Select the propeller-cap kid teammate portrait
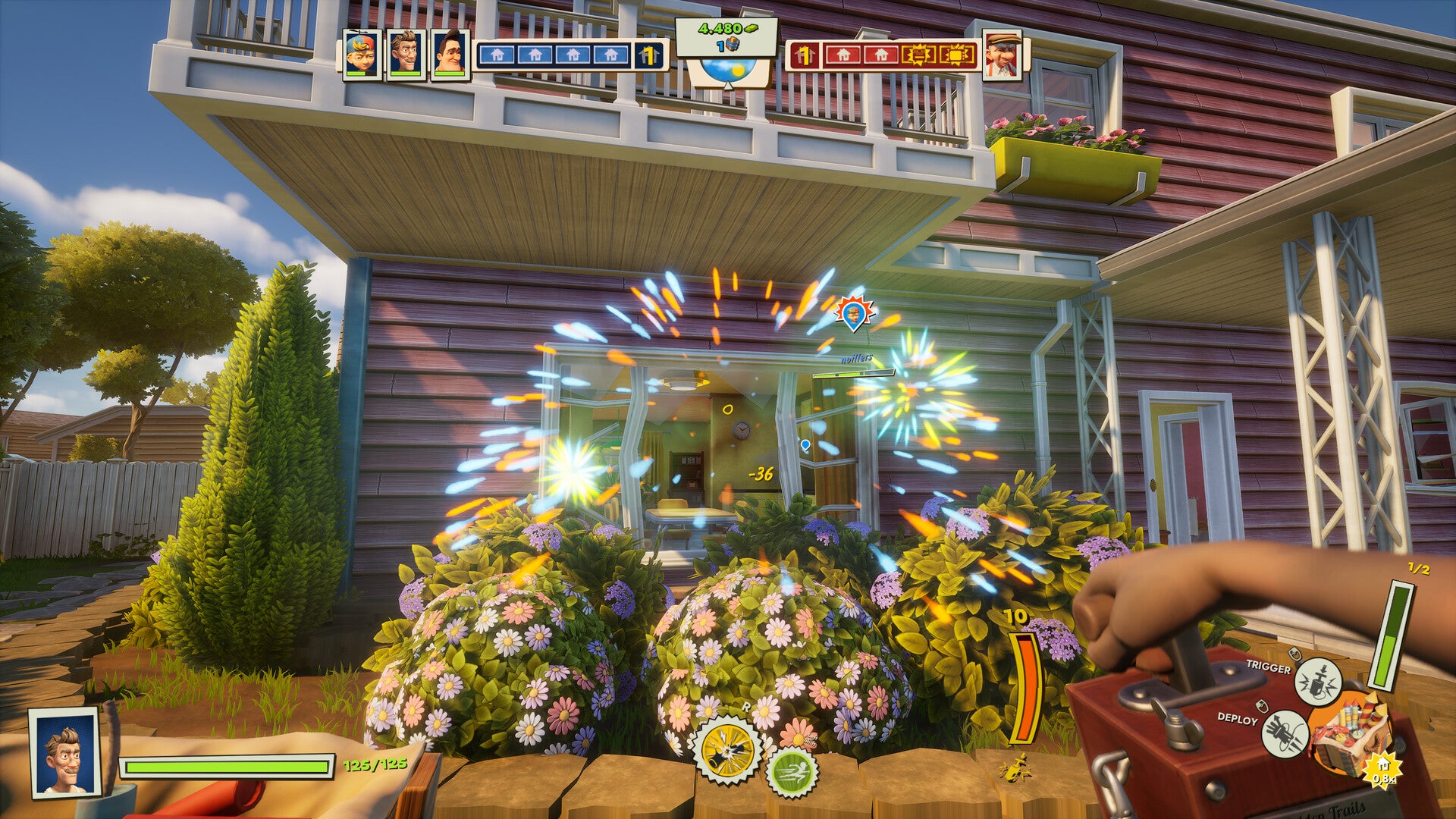 362,53
